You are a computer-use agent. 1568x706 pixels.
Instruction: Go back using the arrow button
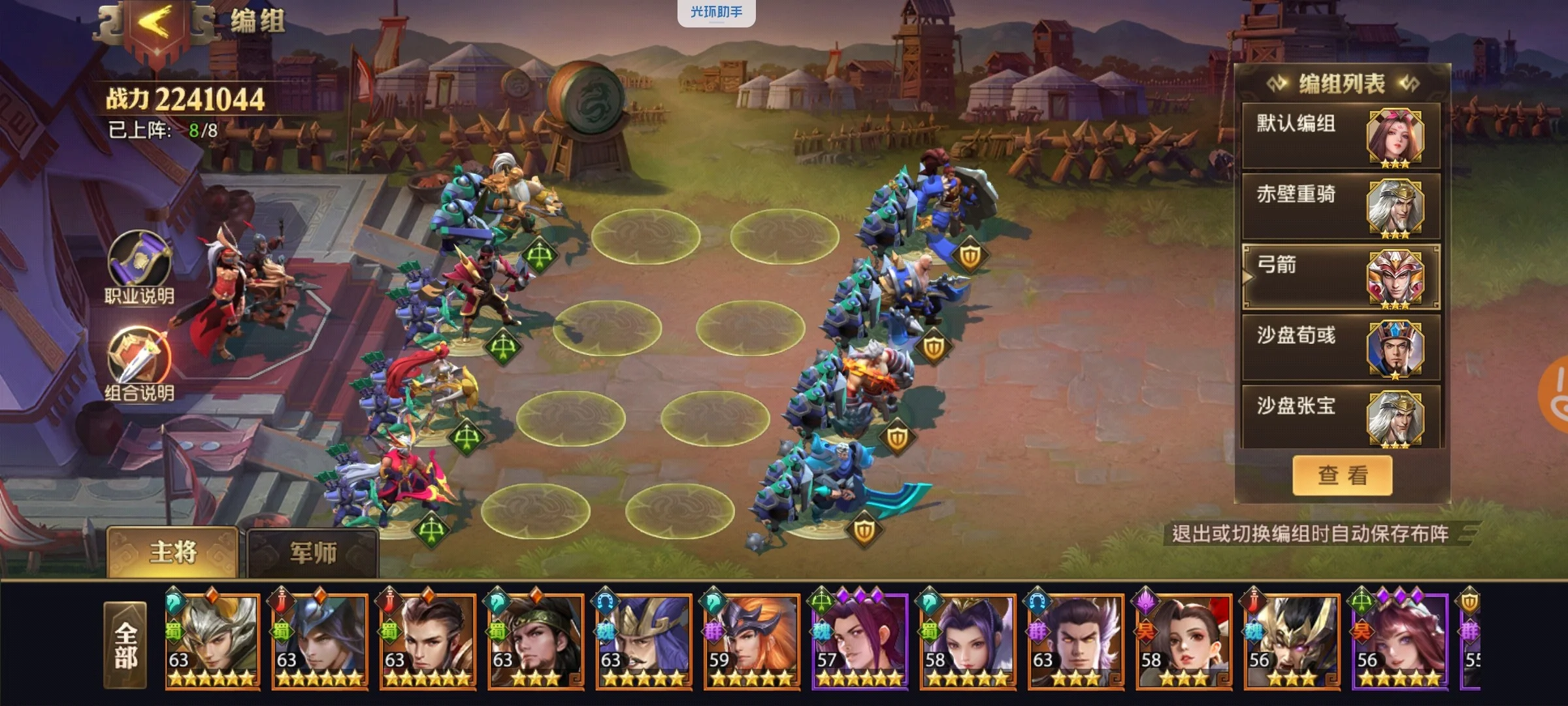pos(155,26)
